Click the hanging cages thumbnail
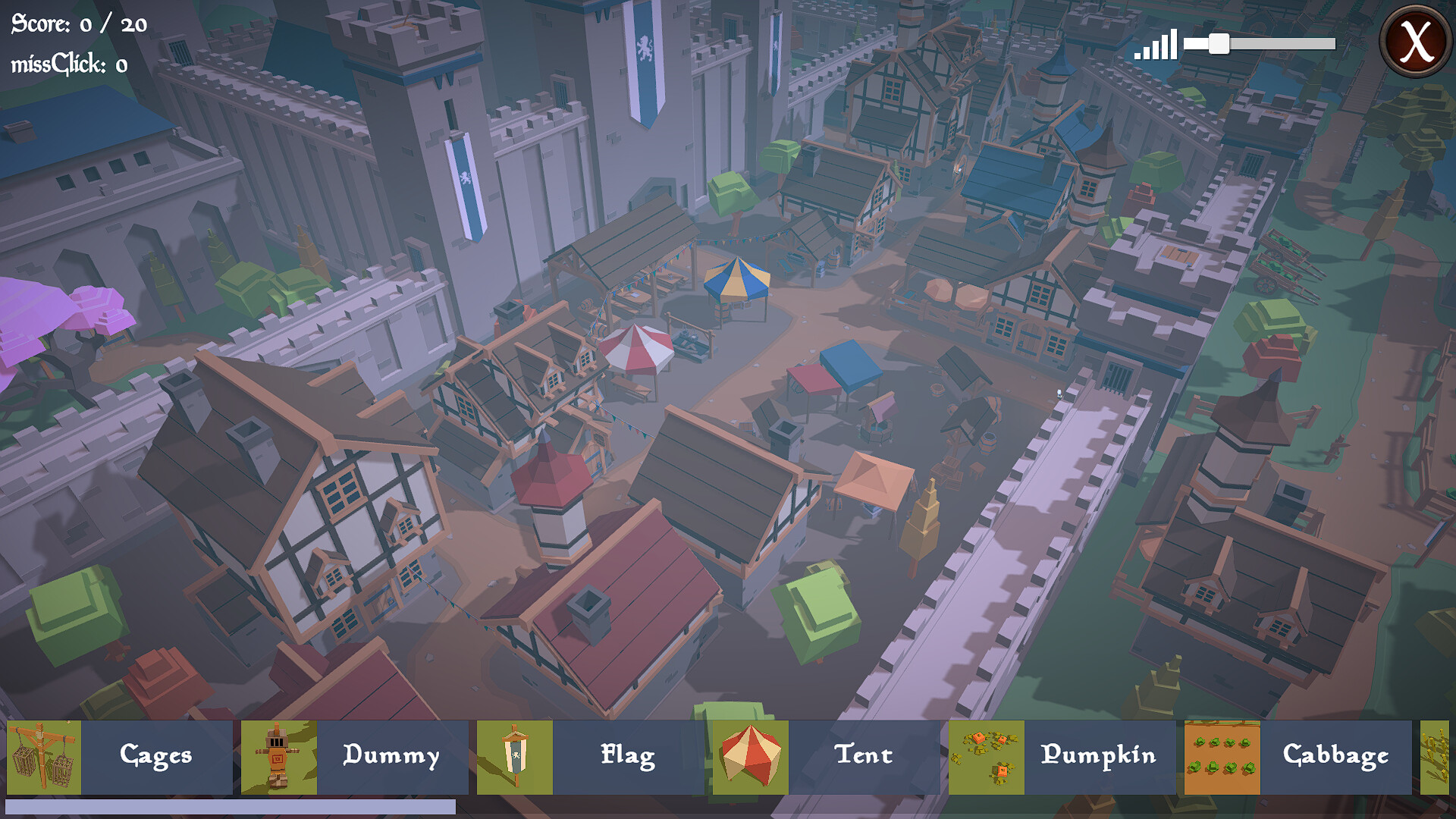The image size is (1456, 819). point(44,757)
